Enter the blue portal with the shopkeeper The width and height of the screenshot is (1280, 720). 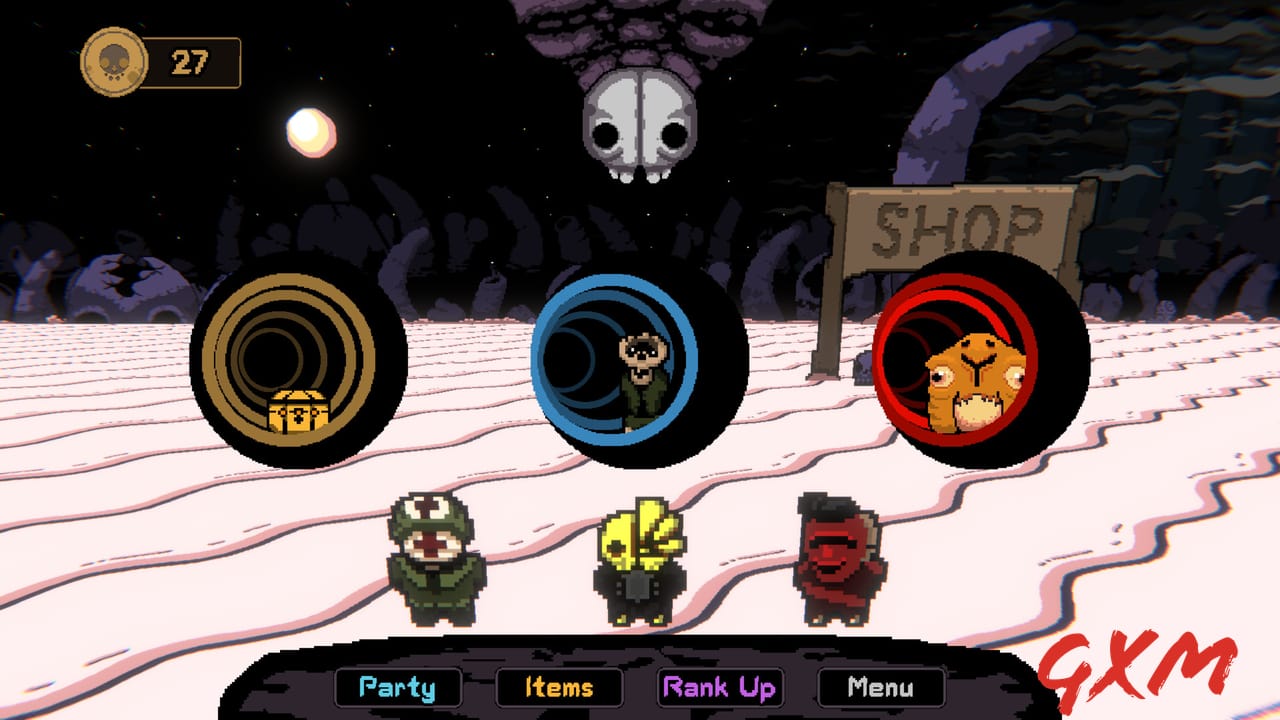pos(630,365)
